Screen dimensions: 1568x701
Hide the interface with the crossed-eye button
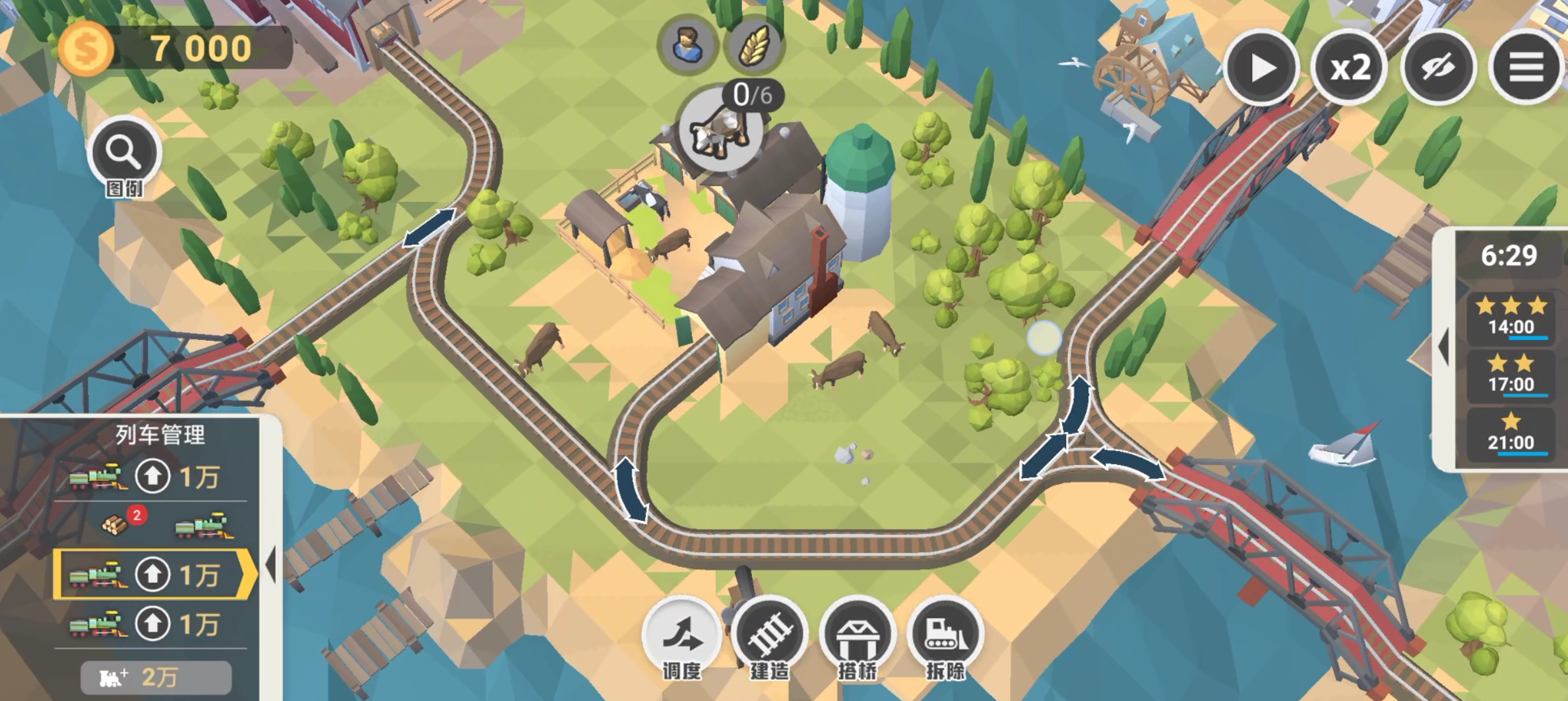pyautogui.click(x=1438, y=67)
